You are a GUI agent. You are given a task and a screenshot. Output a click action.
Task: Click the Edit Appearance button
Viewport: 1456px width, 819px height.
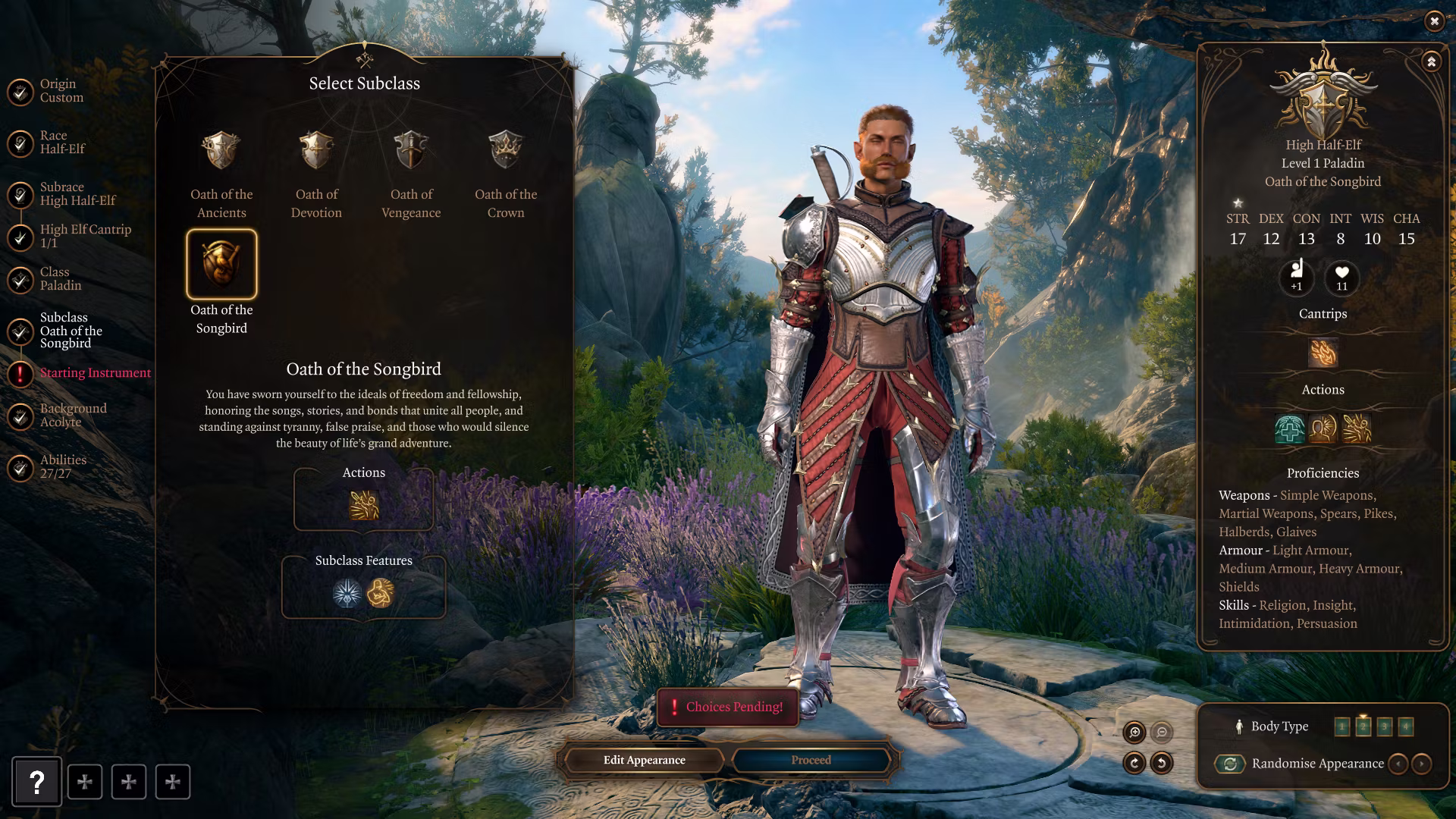click(x=644, y=760)
